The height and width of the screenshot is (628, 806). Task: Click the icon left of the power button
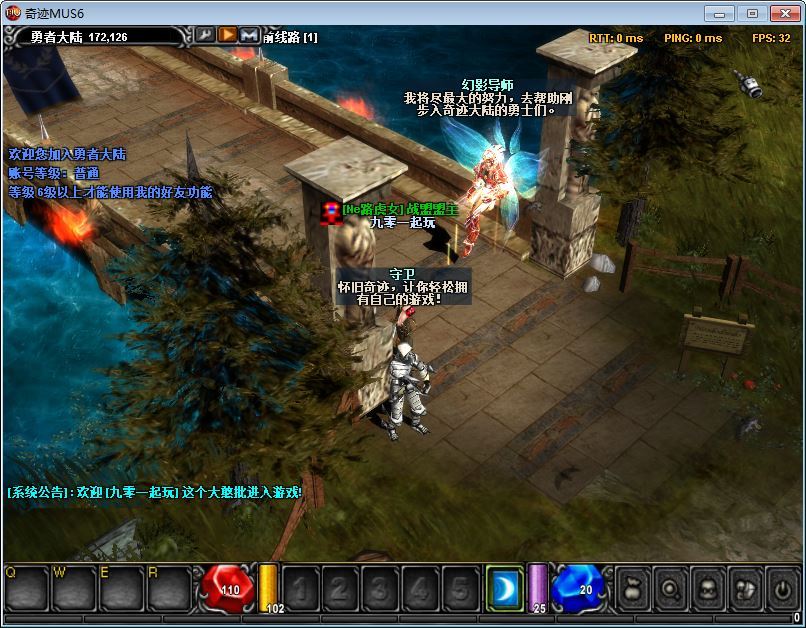coord(744,588)
